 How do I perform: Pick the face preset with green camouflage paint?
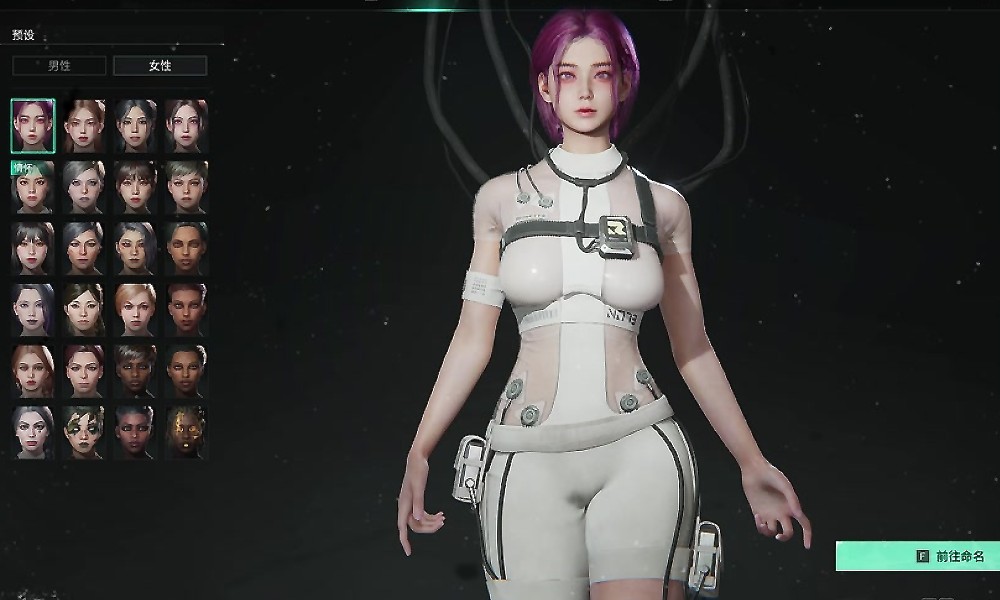[x=84, y=432]
